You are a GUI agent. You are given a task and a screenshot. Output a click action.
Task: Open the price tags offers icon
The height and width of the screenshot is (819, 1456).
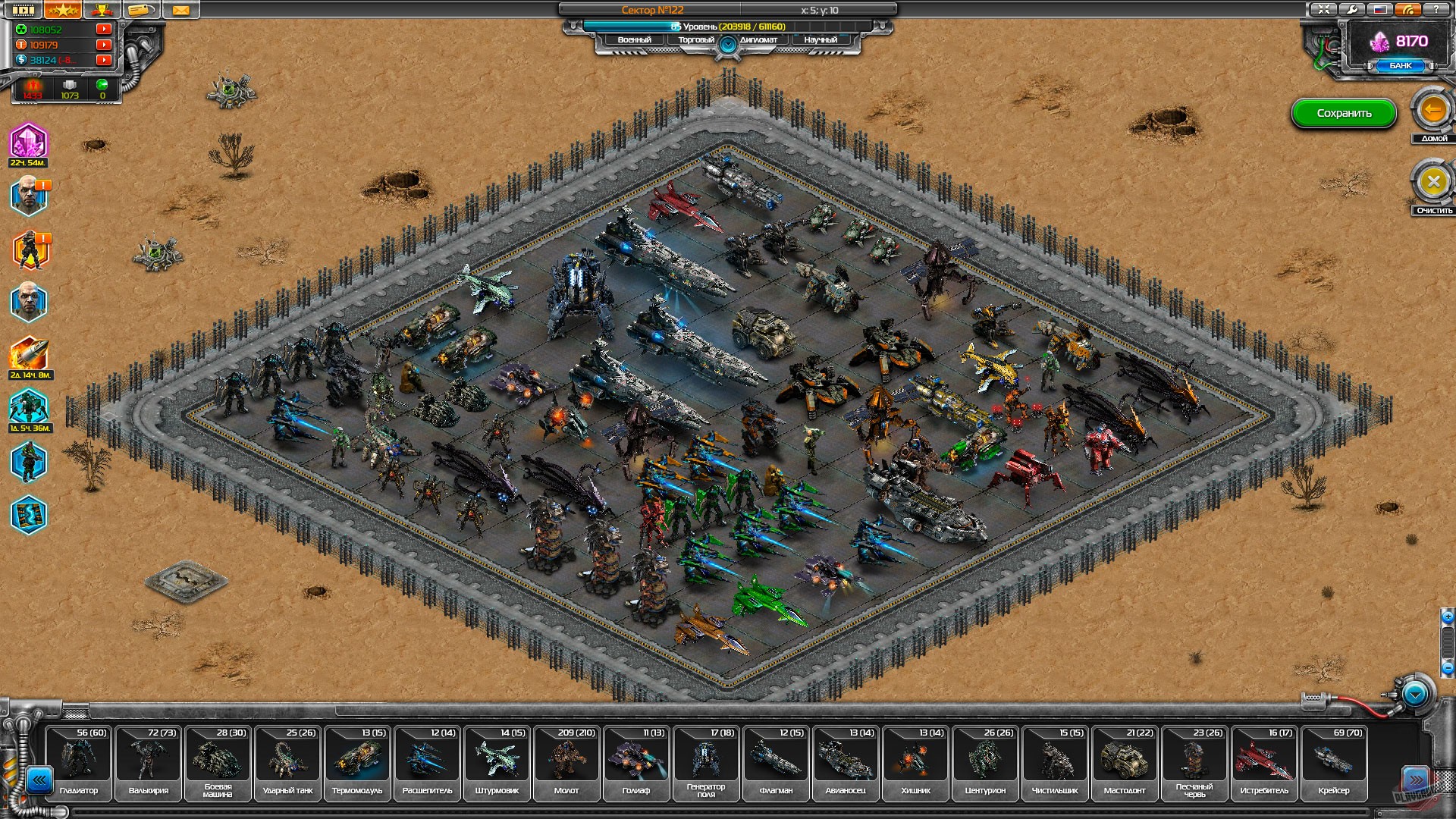click(140, 10)
